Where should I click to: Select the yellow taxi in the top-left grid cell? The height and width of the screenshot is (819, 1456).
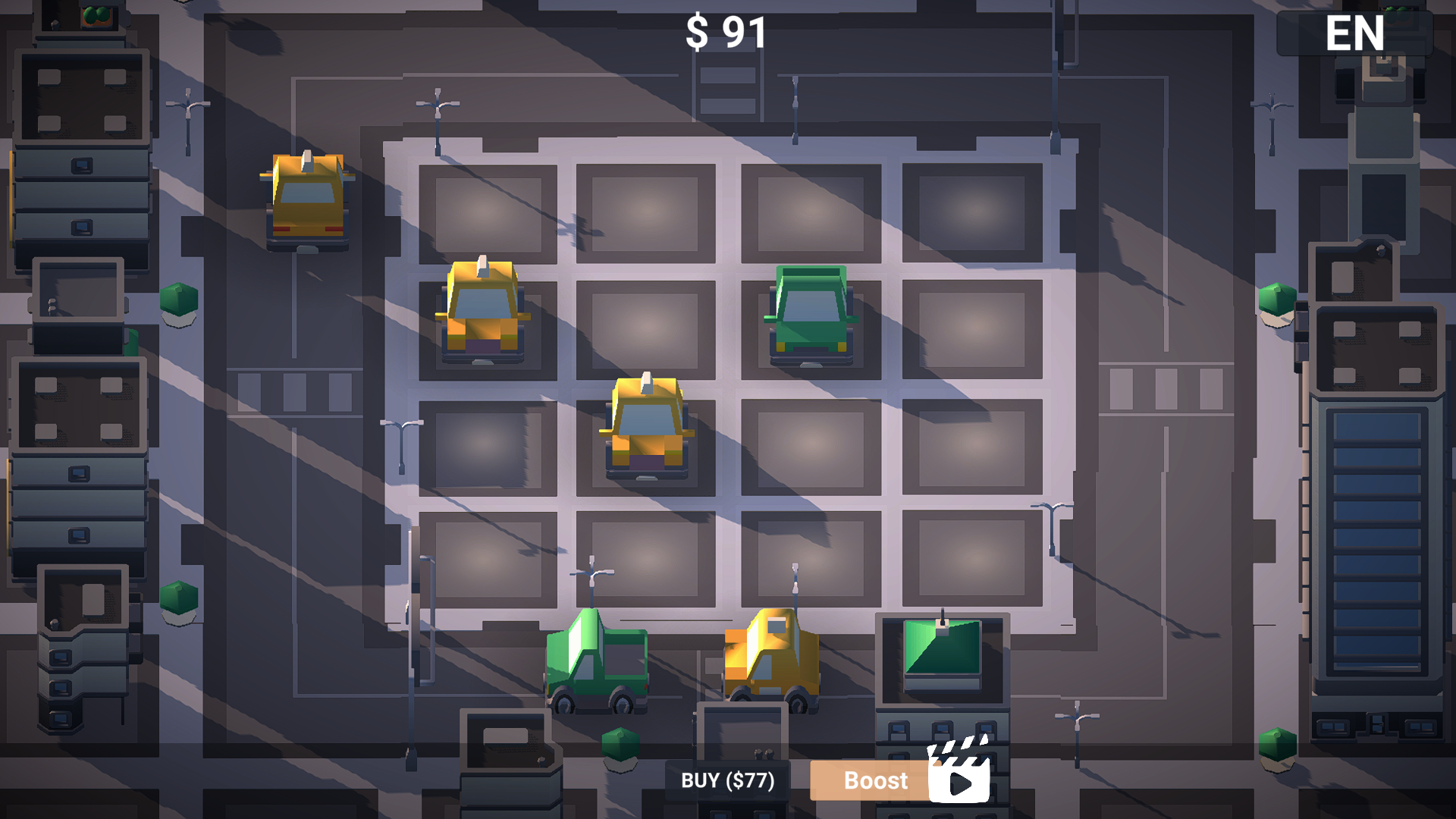484,311
